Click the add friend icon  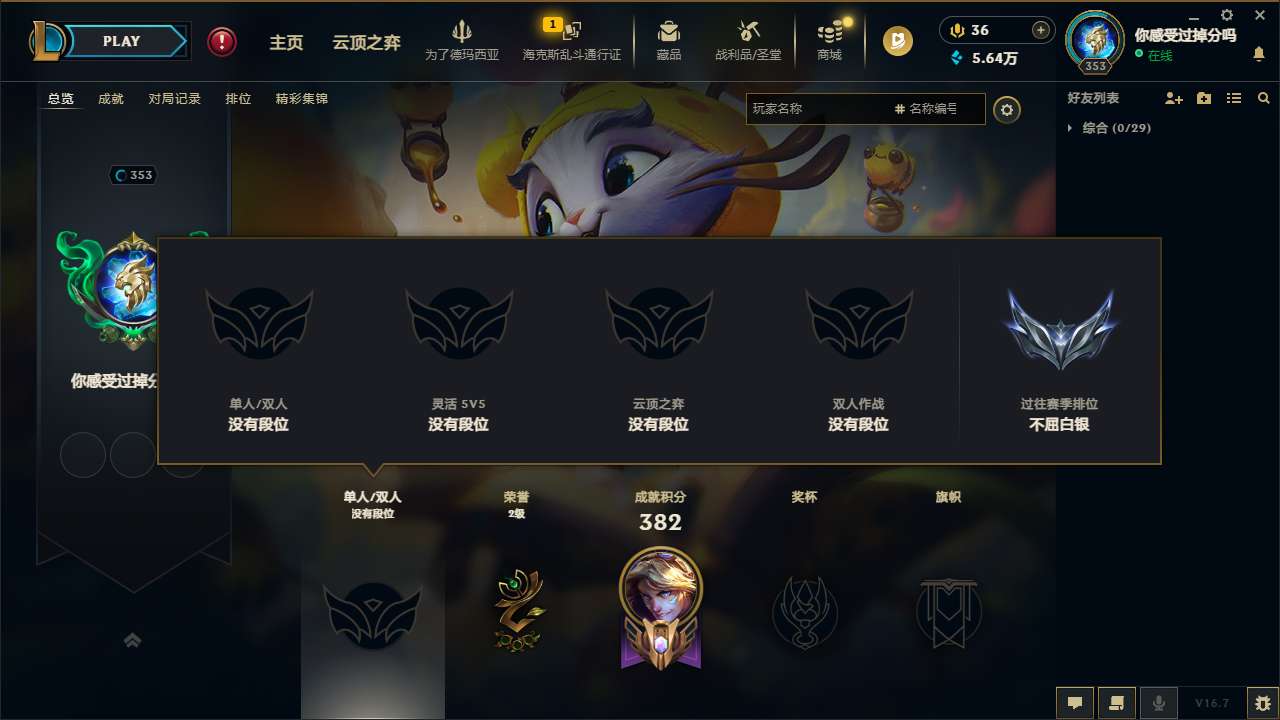[1172, 98]
